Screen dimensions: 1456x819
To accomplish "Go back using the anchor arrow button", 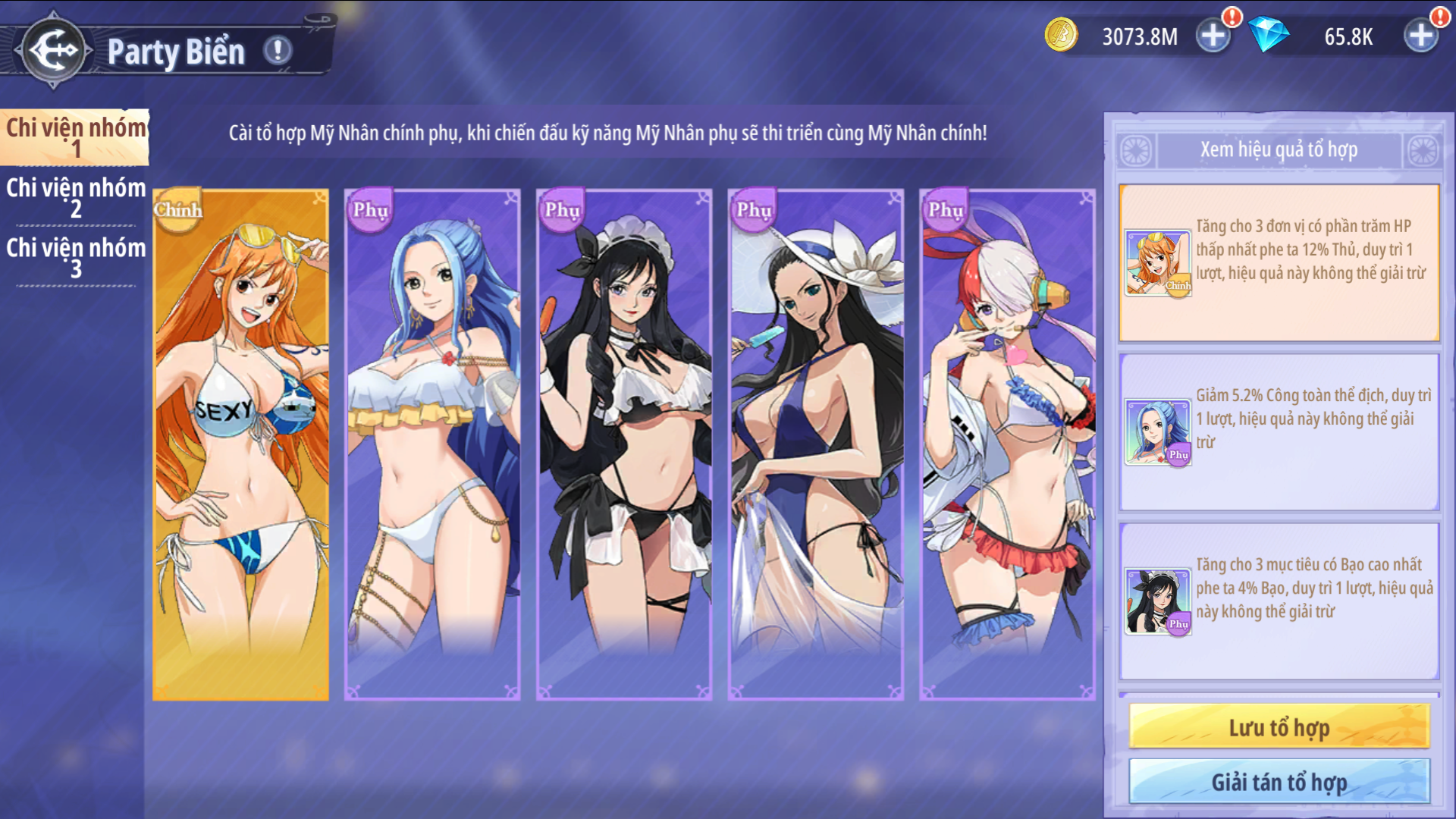I will coord(53,50).
